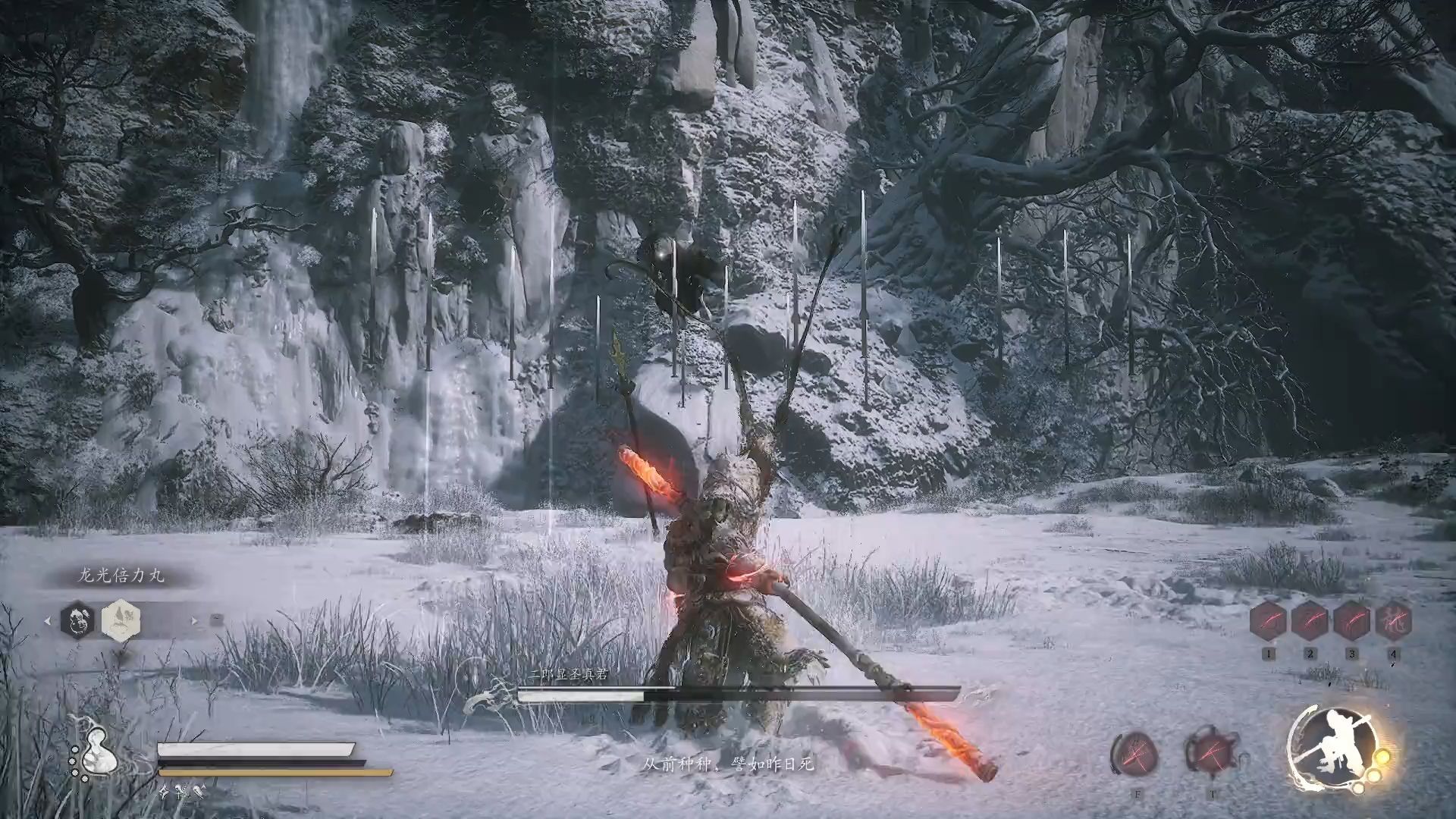The height and width of the screenshot is (819, 1456).
Task: Use the highlighted 龙光倍力丸 pill slot
Action: (121, 620)
